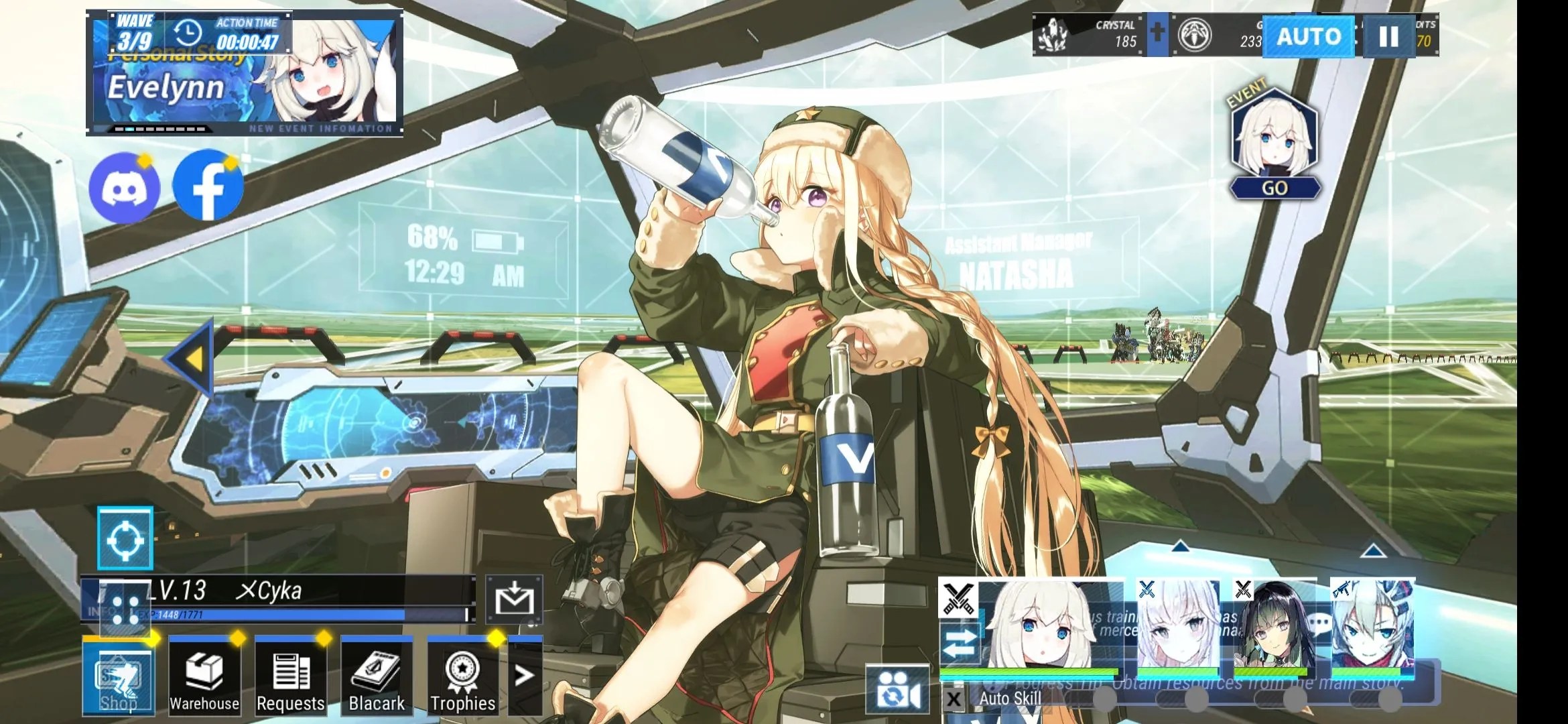Tap the event GO button
Viewport: 1568px width, 724px height.
click(x=1275, y=188)
